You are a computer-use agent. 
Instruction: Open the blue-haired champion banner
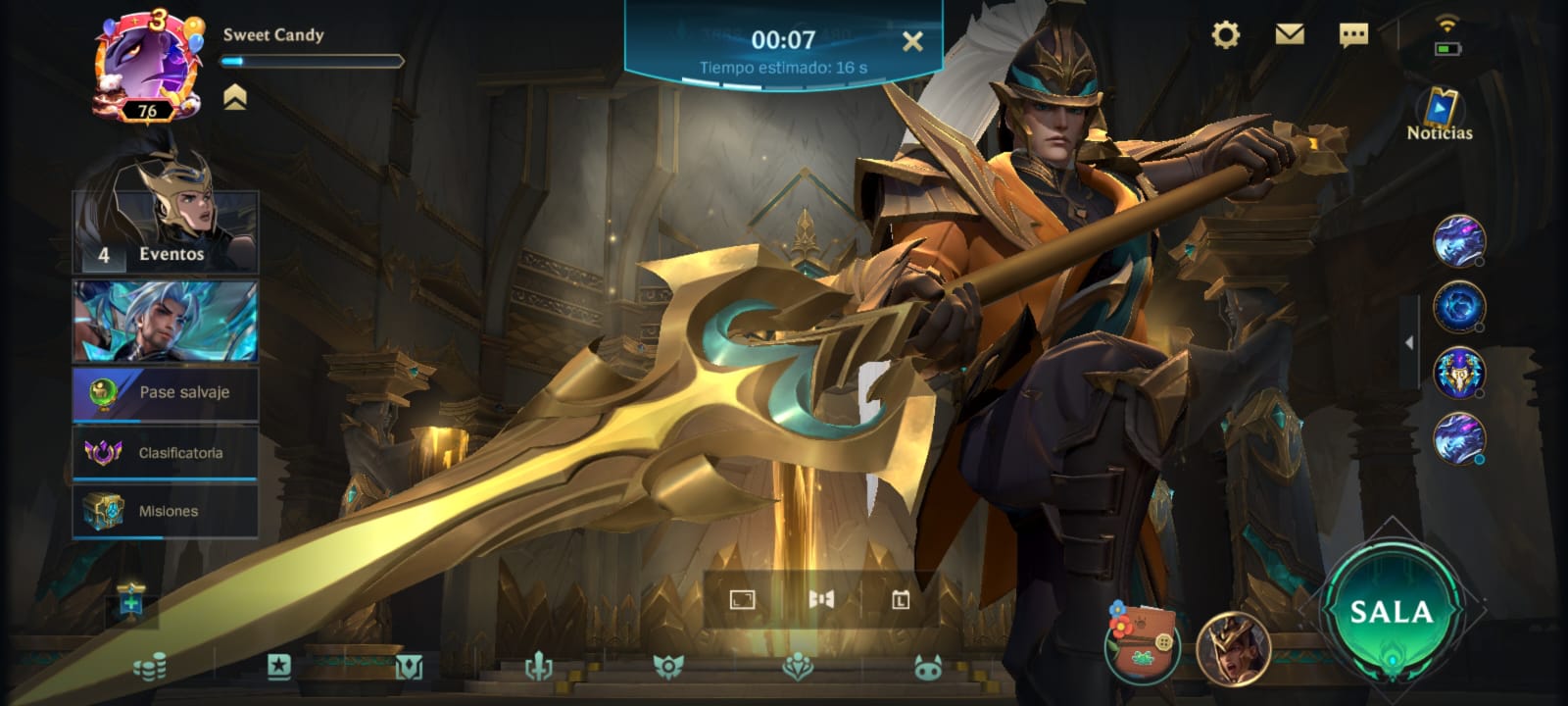point(166,322)
